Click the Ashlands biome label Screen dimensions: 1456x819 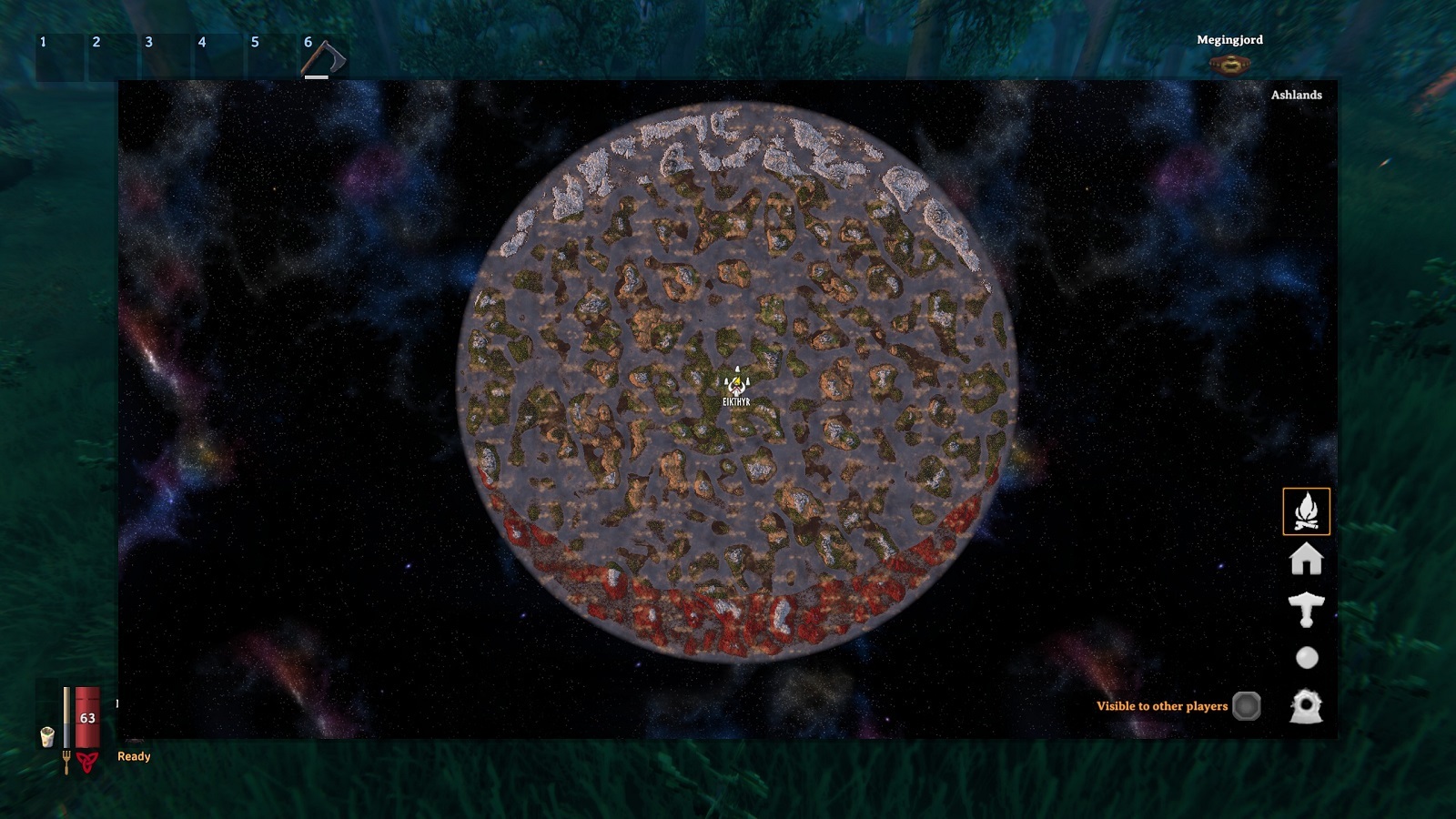click(1296, 94)
